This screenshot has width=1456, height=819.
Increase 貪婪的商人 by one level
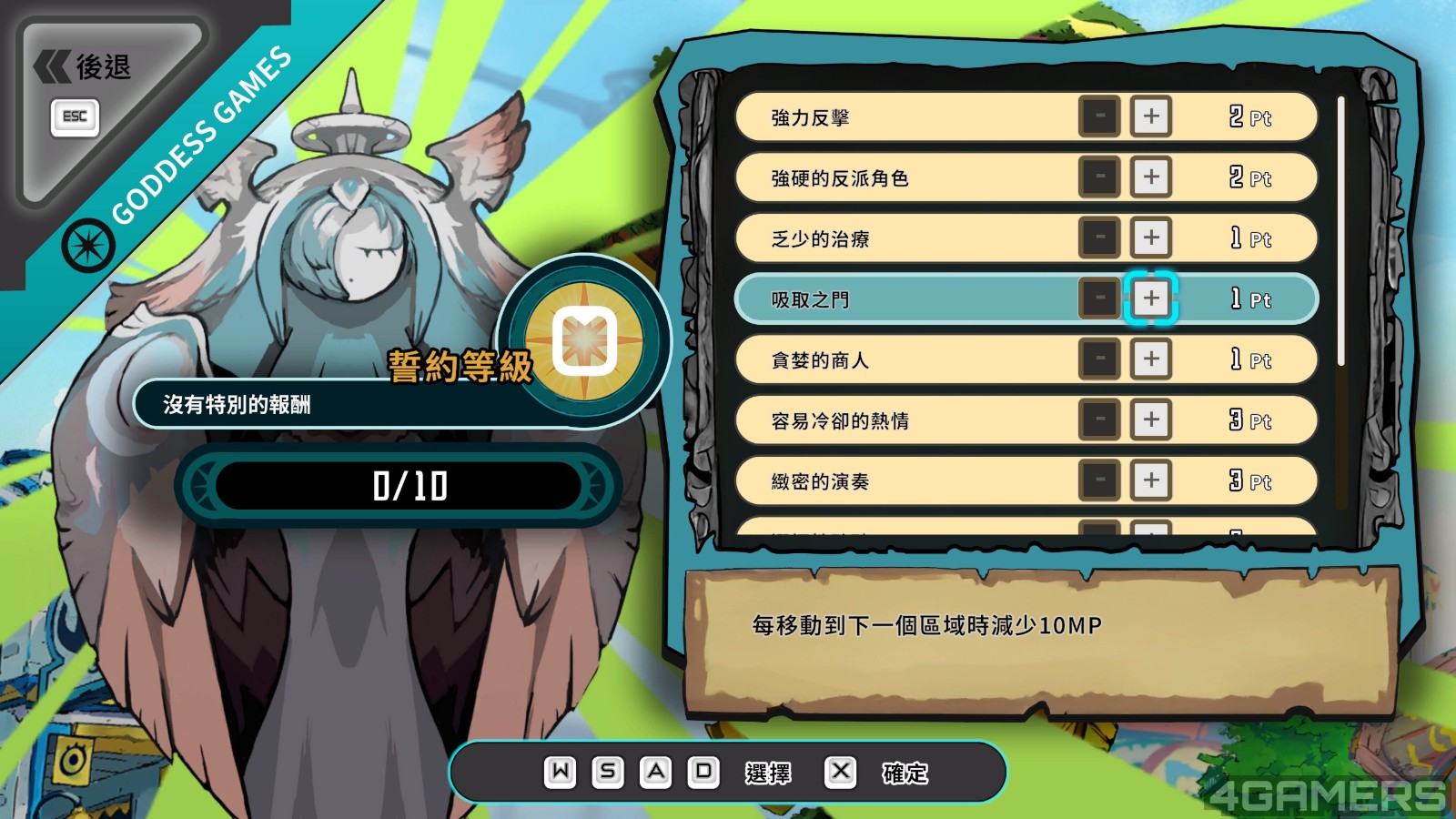pos(1151,359)
